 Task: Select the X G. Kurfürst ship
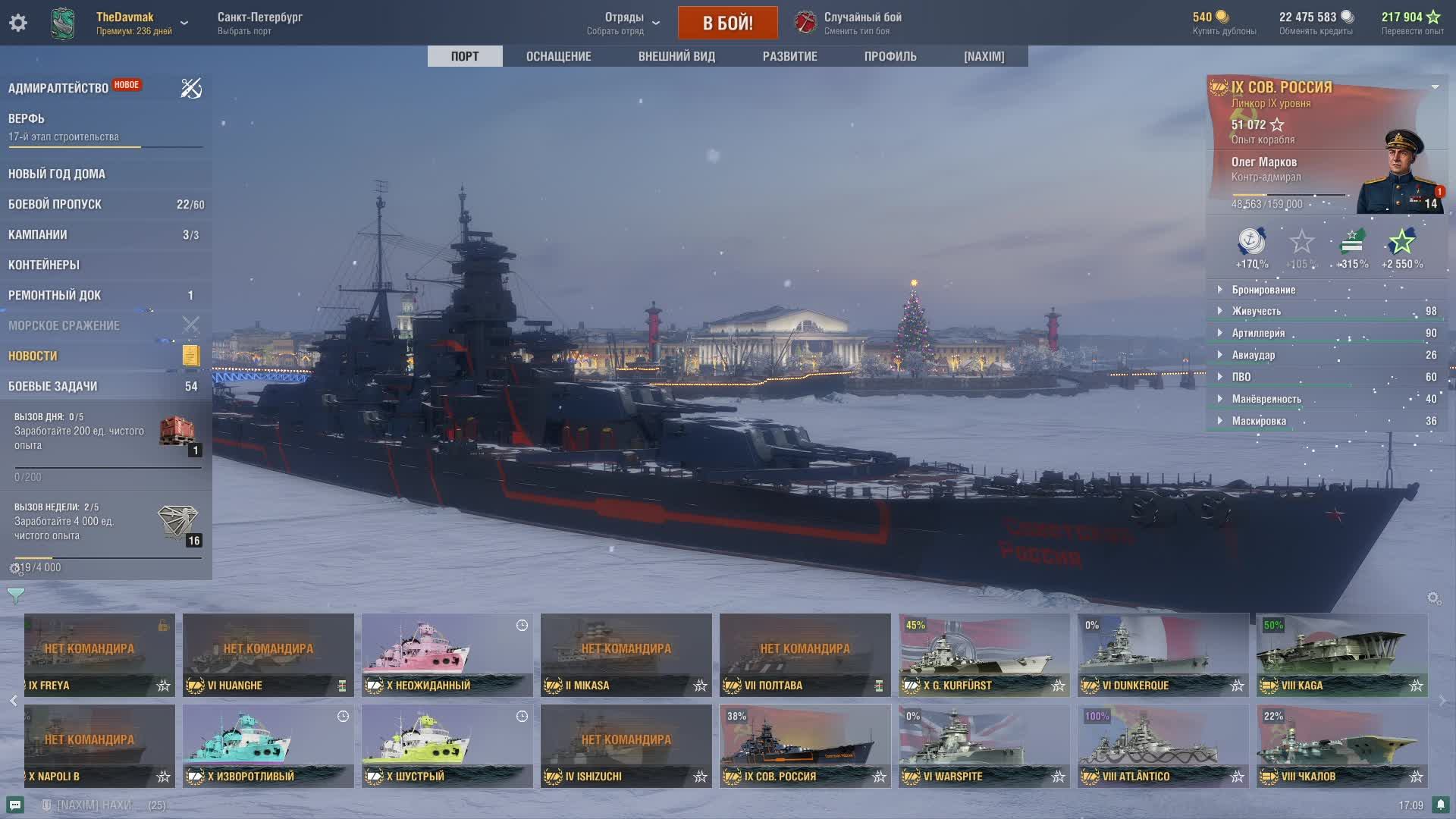point(984,654)
